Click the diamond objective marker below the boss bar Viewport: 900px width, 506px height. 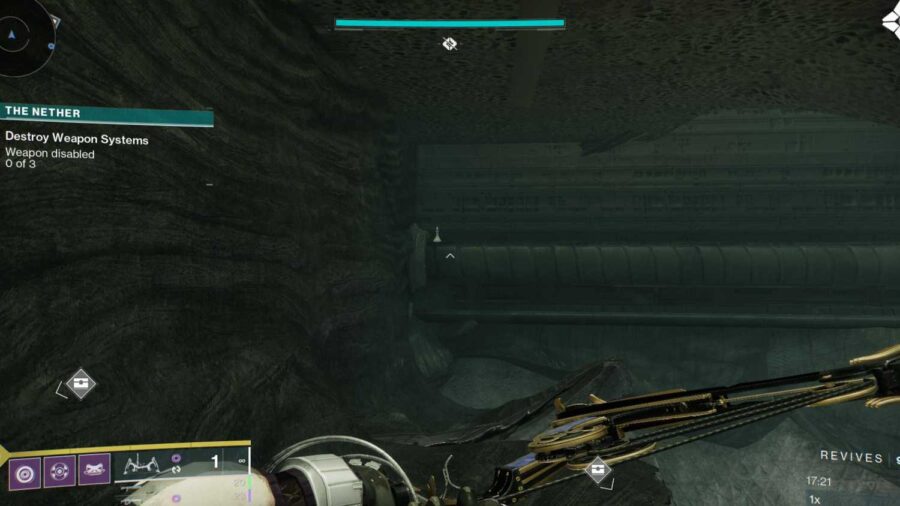click(450, 43)
